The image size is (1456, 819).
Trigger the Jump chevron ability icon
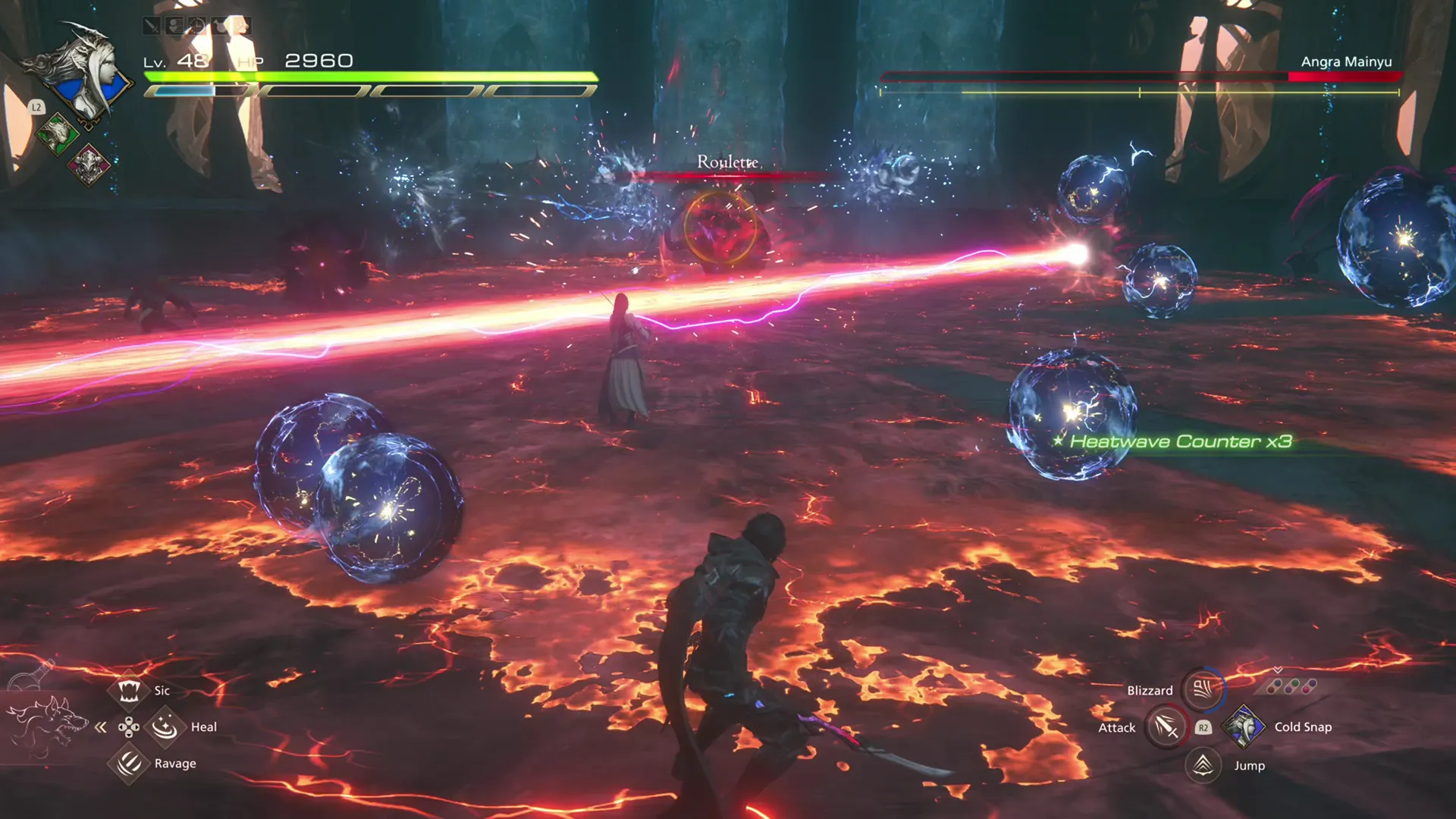[x=1203, y=766]
